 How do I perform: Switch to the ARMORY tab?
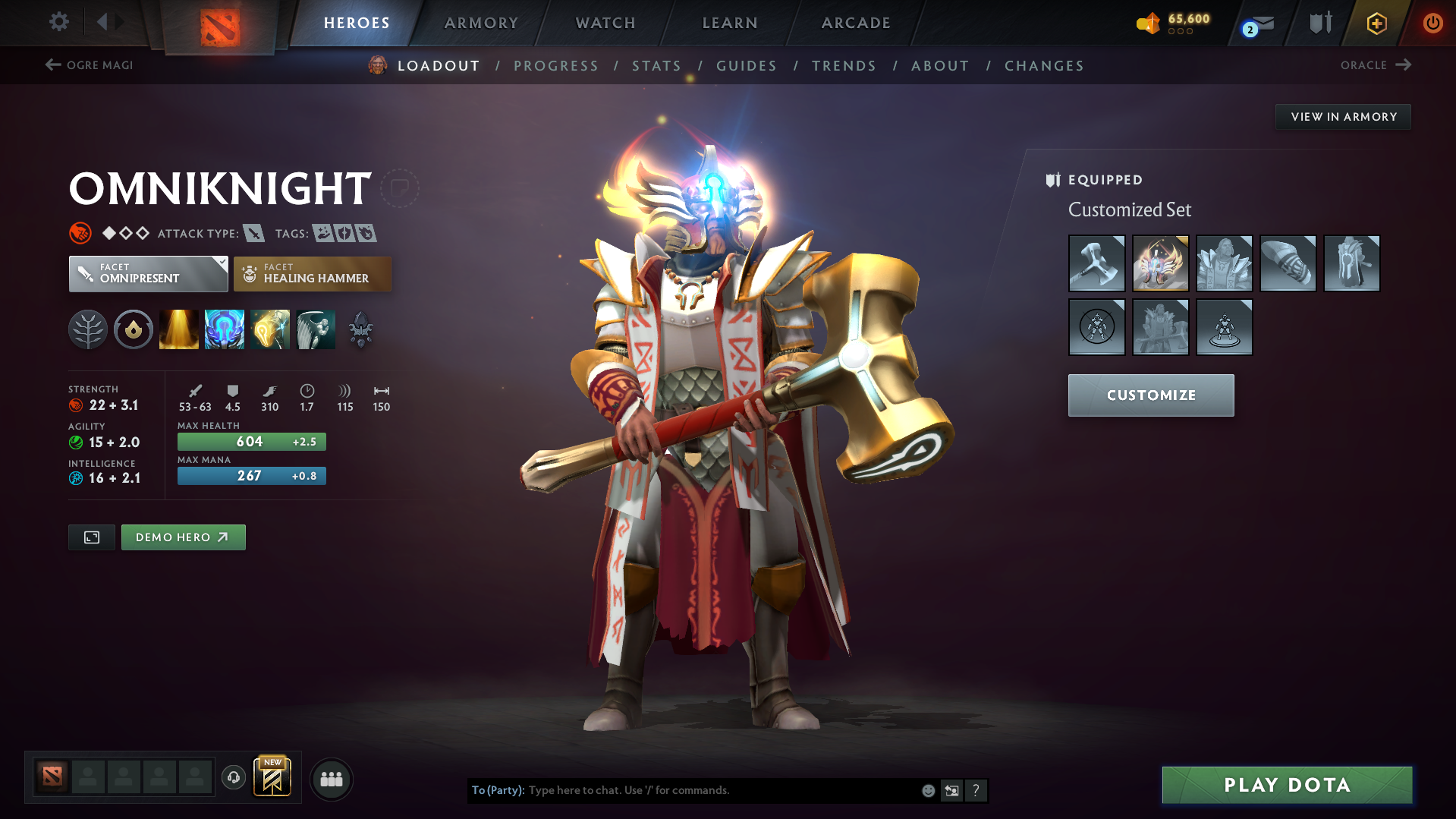point(481,23)
